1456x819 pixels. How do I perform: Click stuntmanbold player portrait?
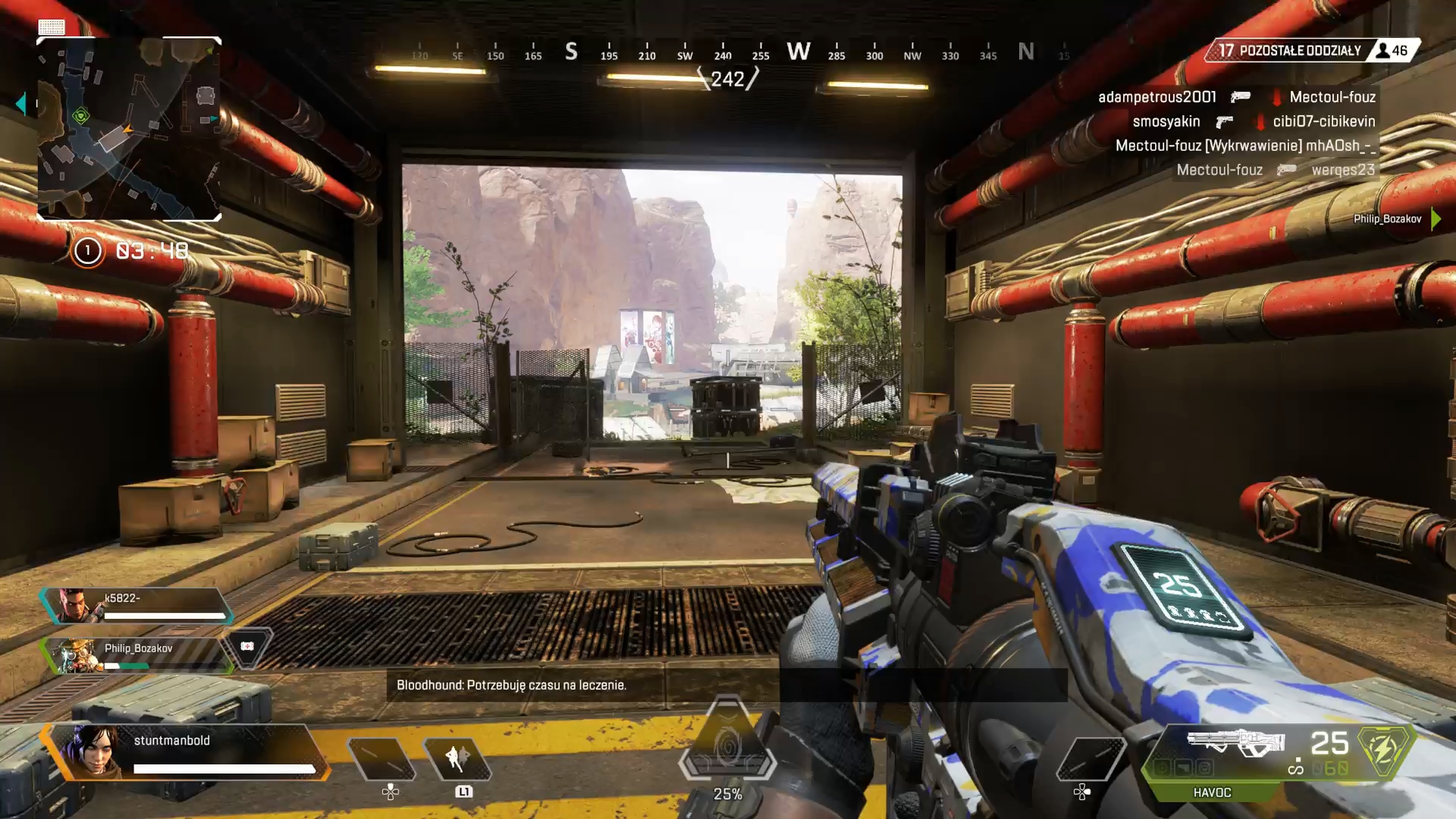93,751
